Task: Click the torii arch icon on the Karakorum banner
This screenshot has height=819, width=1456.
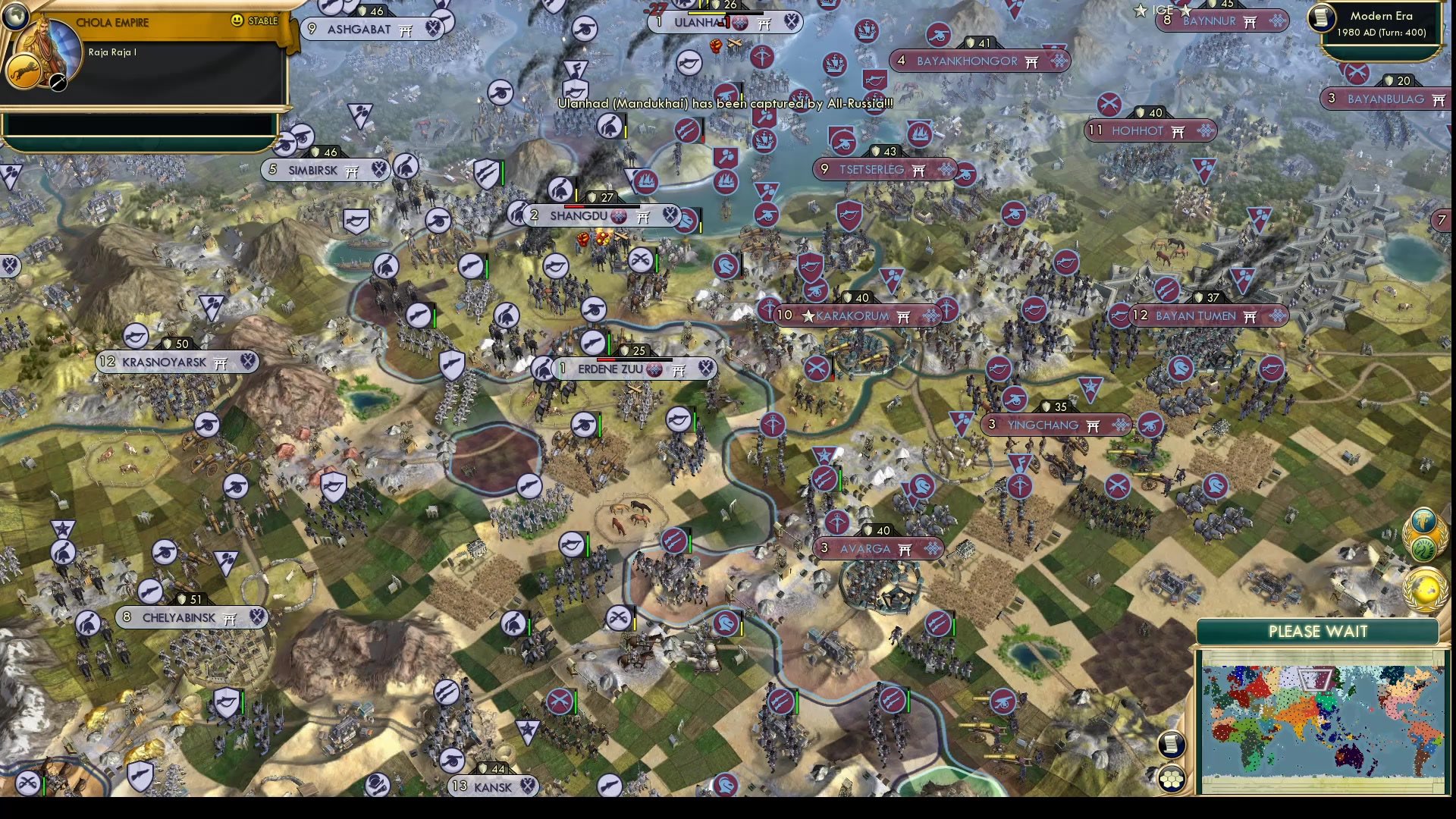Action: [902, 316]
